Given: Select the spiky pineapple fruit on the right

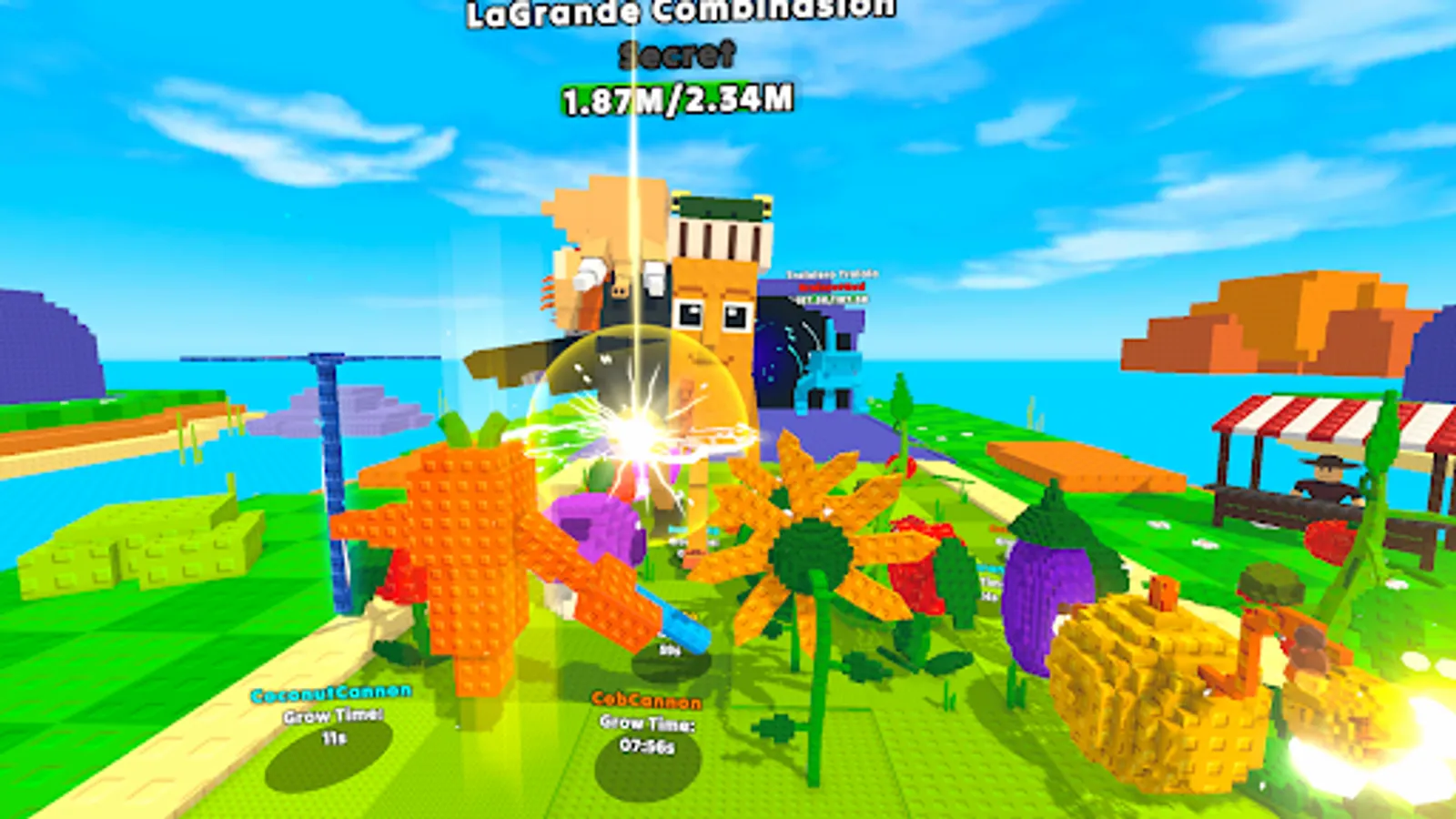Looking at the screenshot, I should [x=1156, y=692].
